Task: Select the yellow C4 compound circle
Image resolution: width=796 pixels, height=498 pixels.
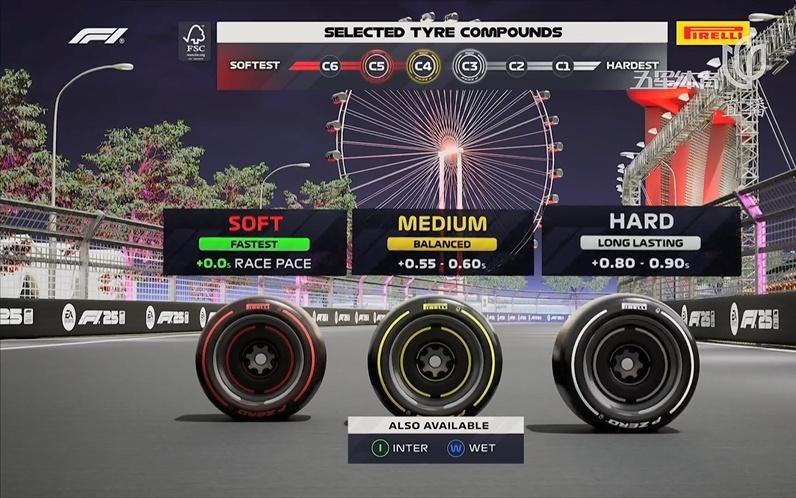Action: pos(423,66)
